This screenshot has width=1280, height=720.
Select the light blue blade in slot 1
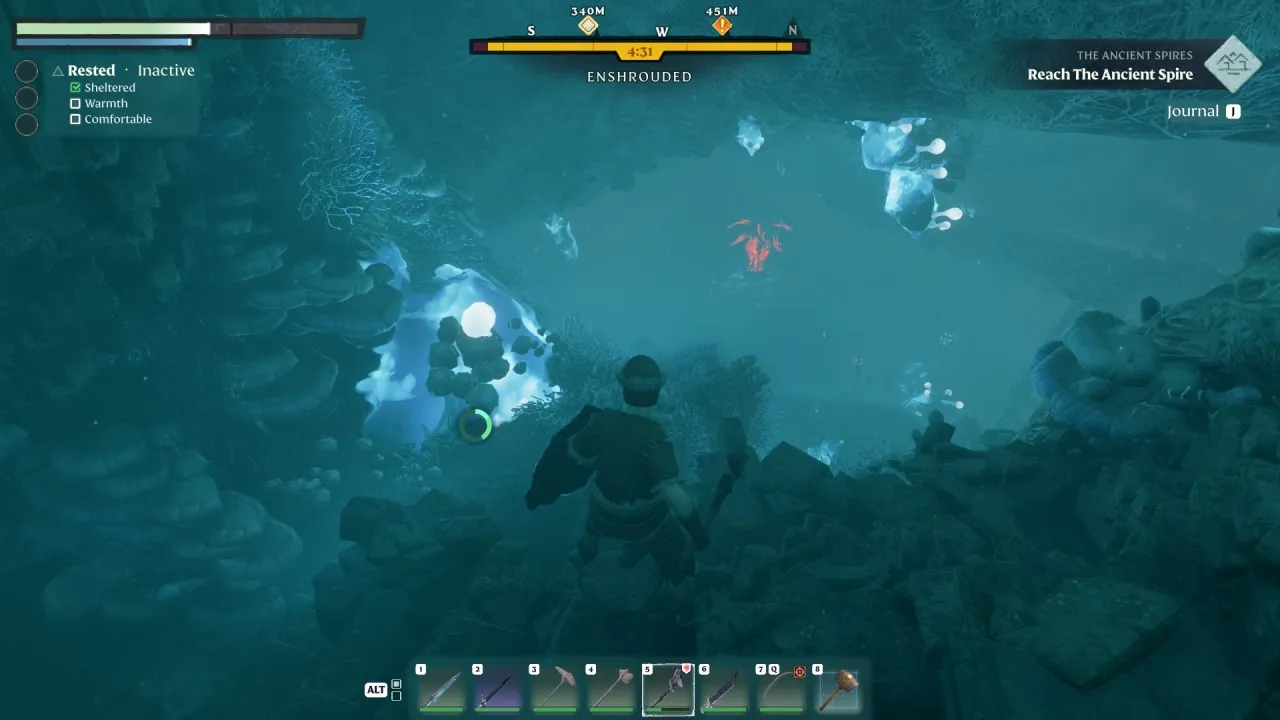point(441,690)
